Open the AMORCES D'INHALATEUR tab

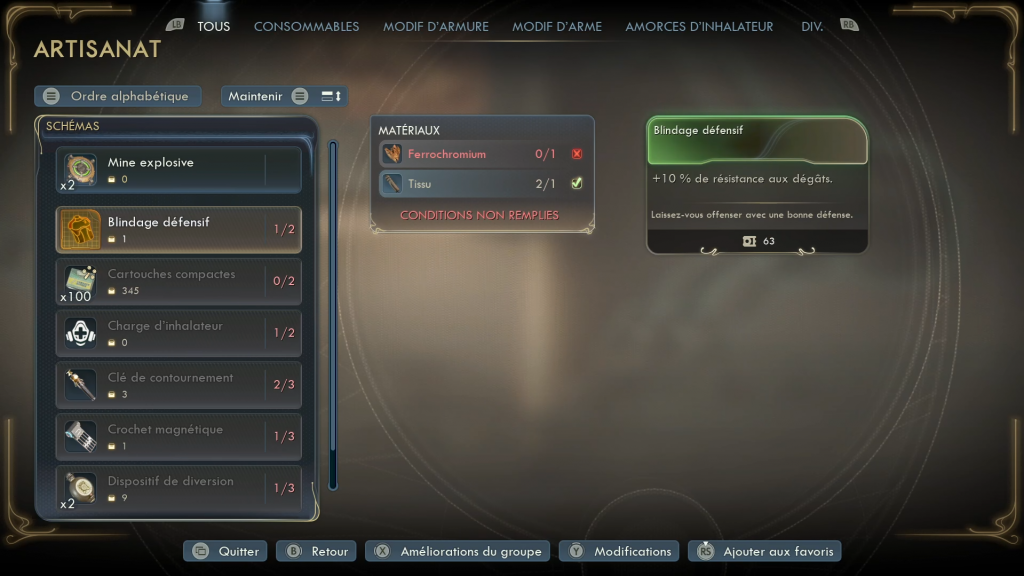(699, 27)
